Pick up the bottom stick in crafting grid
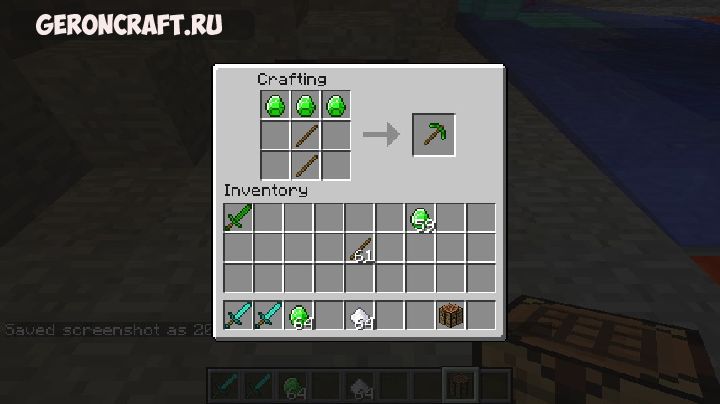This screenshot has height=404, width=720. click(306, 163)
